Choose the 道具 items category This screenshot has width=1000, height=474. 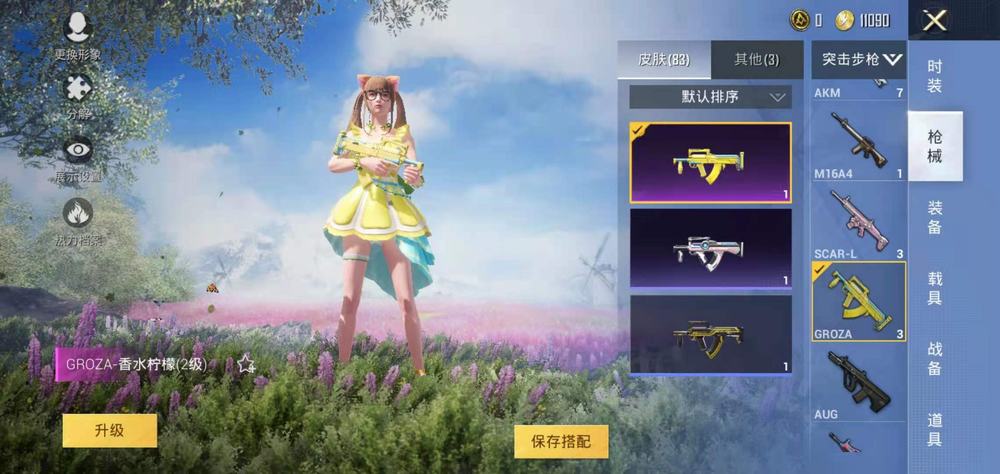pos(935,430)
